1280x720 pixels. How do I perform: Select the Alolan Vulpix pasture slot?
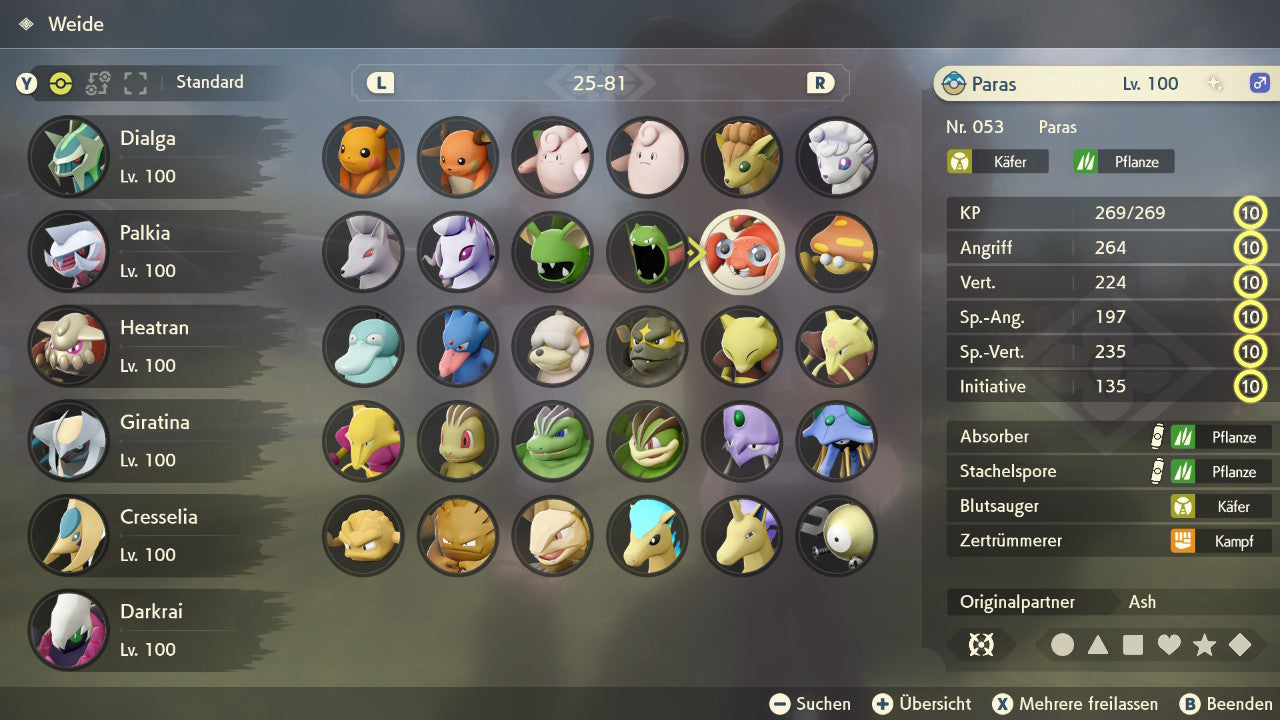point(837,157)
